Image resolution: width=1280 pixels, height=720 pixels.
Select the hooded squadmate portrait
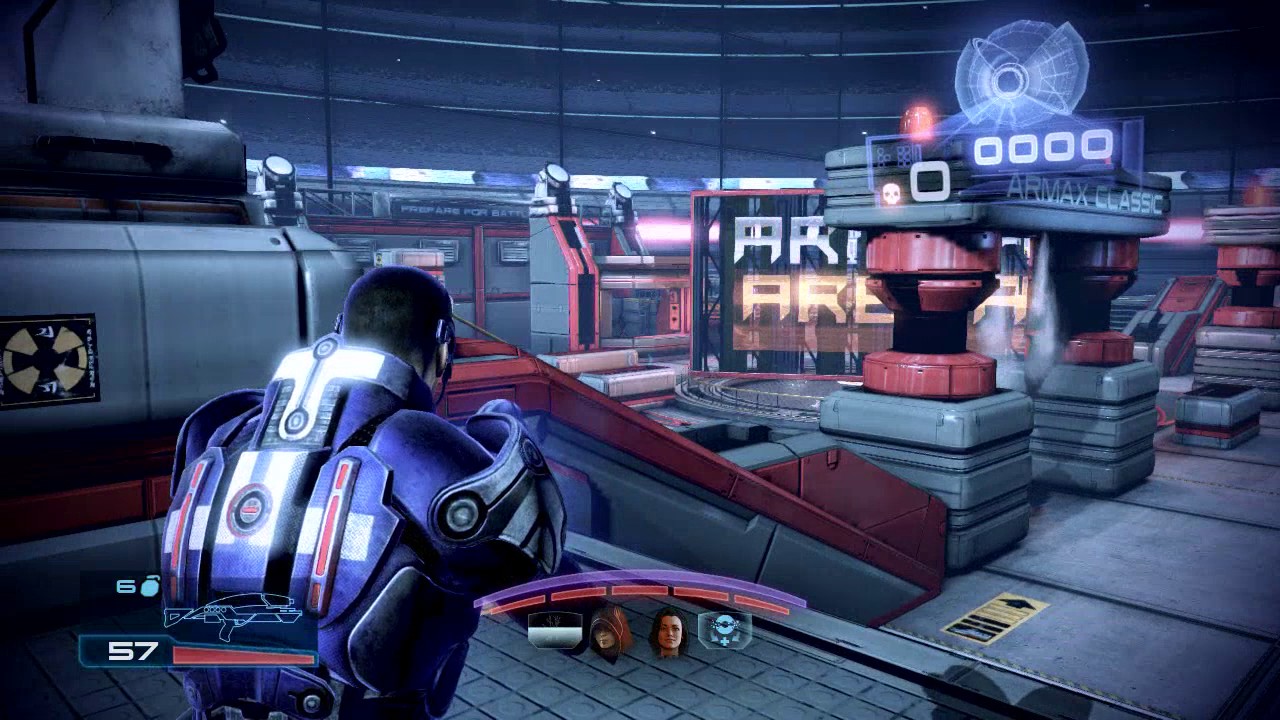610,631
